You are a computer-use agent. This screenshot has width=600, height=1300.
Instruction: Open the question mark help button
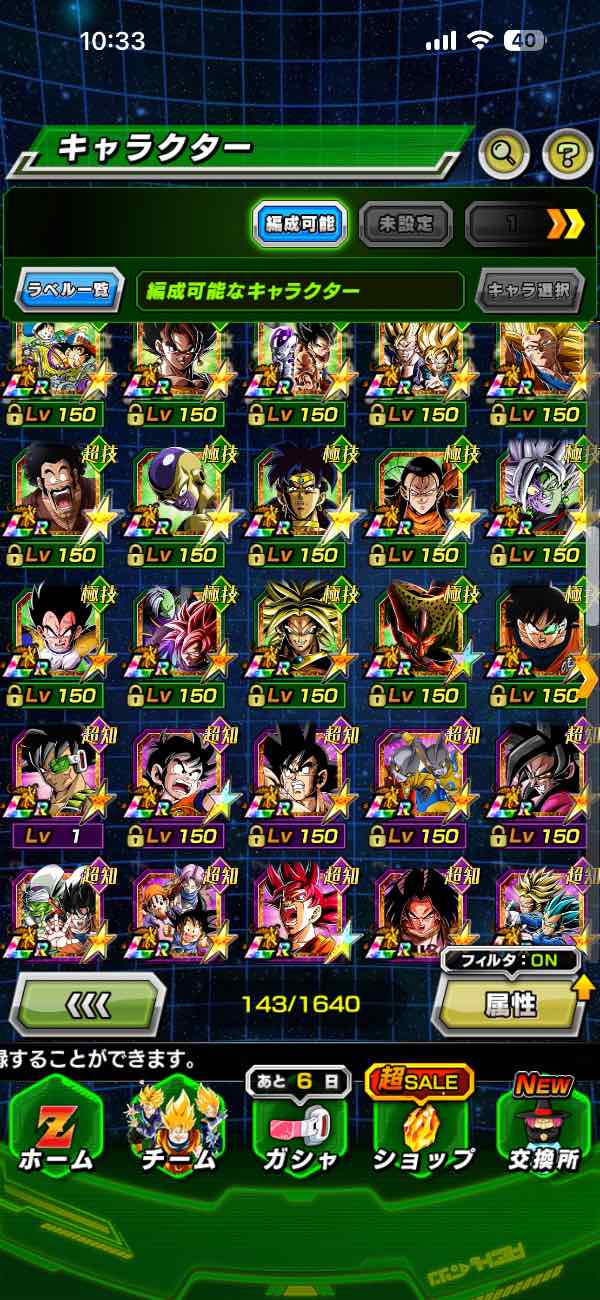[567, 153]
